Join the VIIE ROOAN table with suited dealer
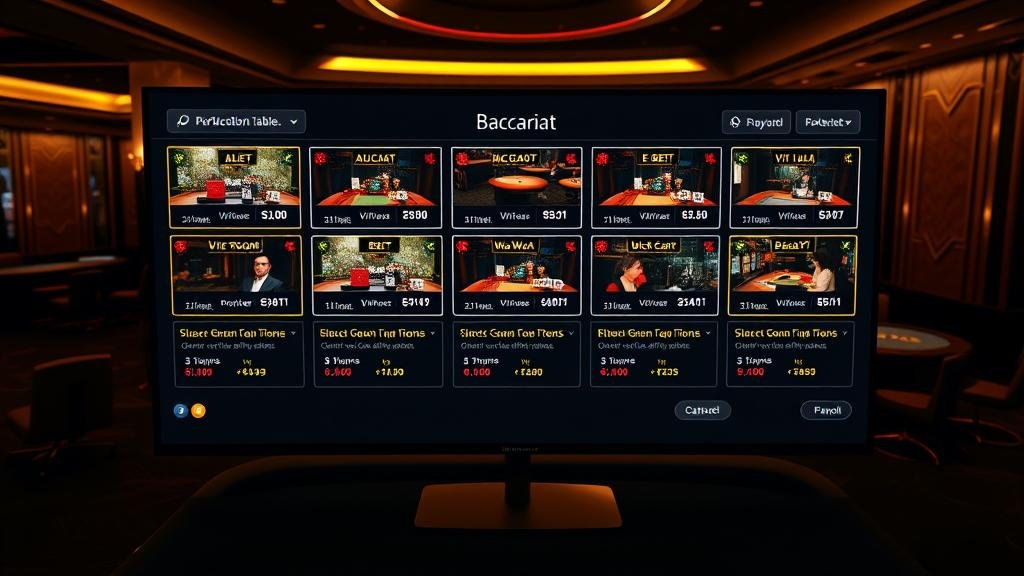This screenshot has width=1024, height=576. coord(236,275)
